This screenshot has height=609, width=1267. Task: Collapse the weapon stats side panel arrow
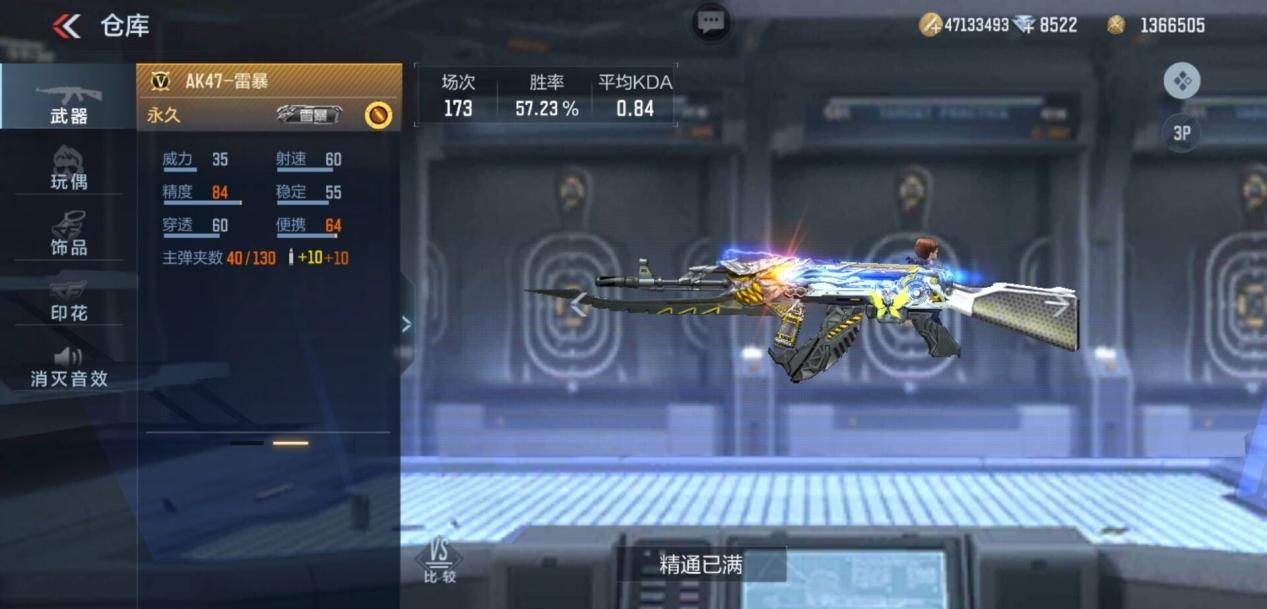point(406,323)
